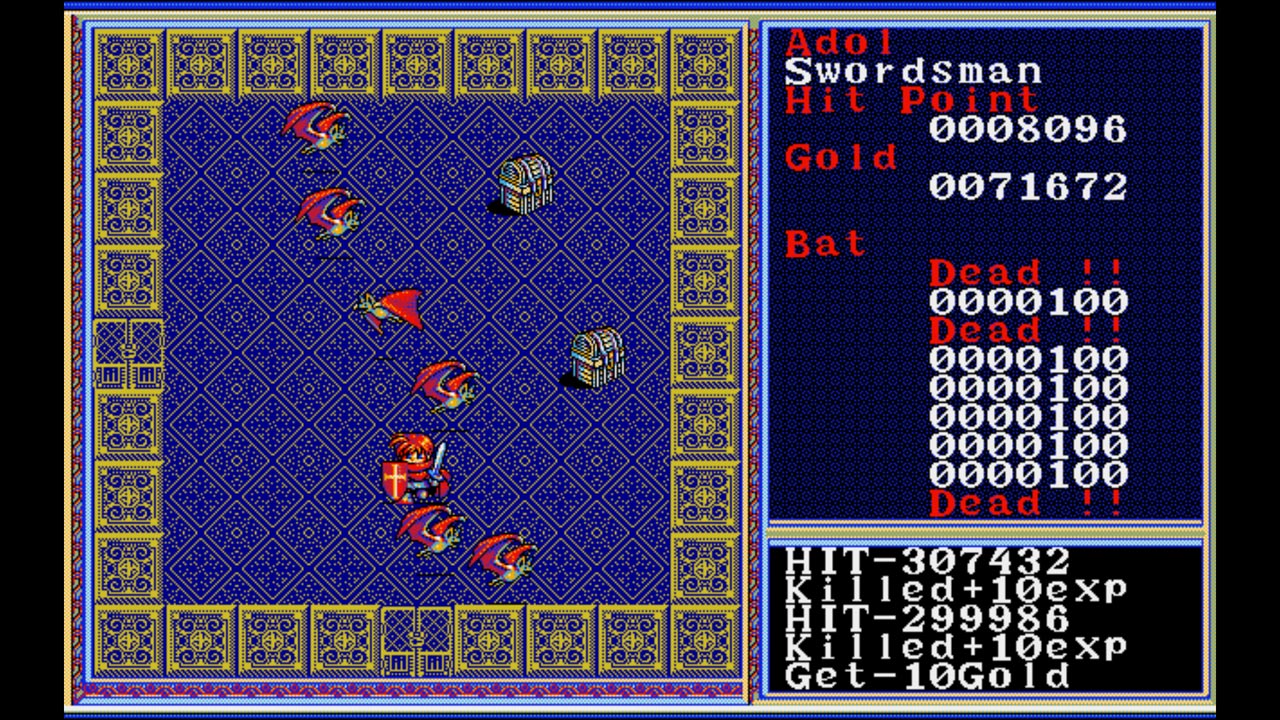Click the Killed+10exp log line
The image size is (1280, 720).
click(955, 590)
